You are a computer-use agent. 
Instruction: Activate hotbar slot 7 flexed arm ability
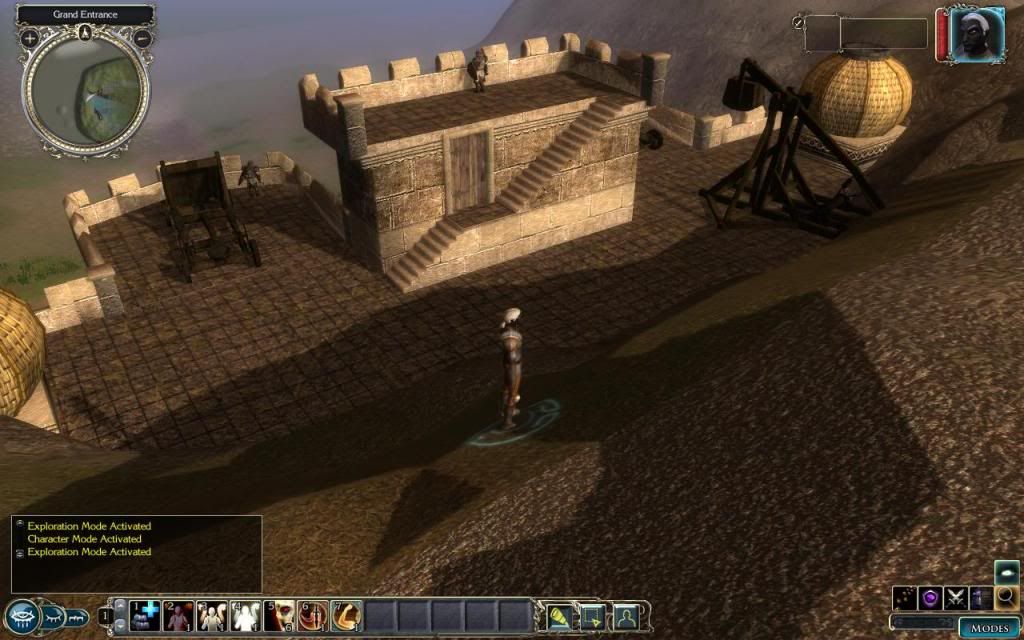pyautogui.click(x=346, y=616)
